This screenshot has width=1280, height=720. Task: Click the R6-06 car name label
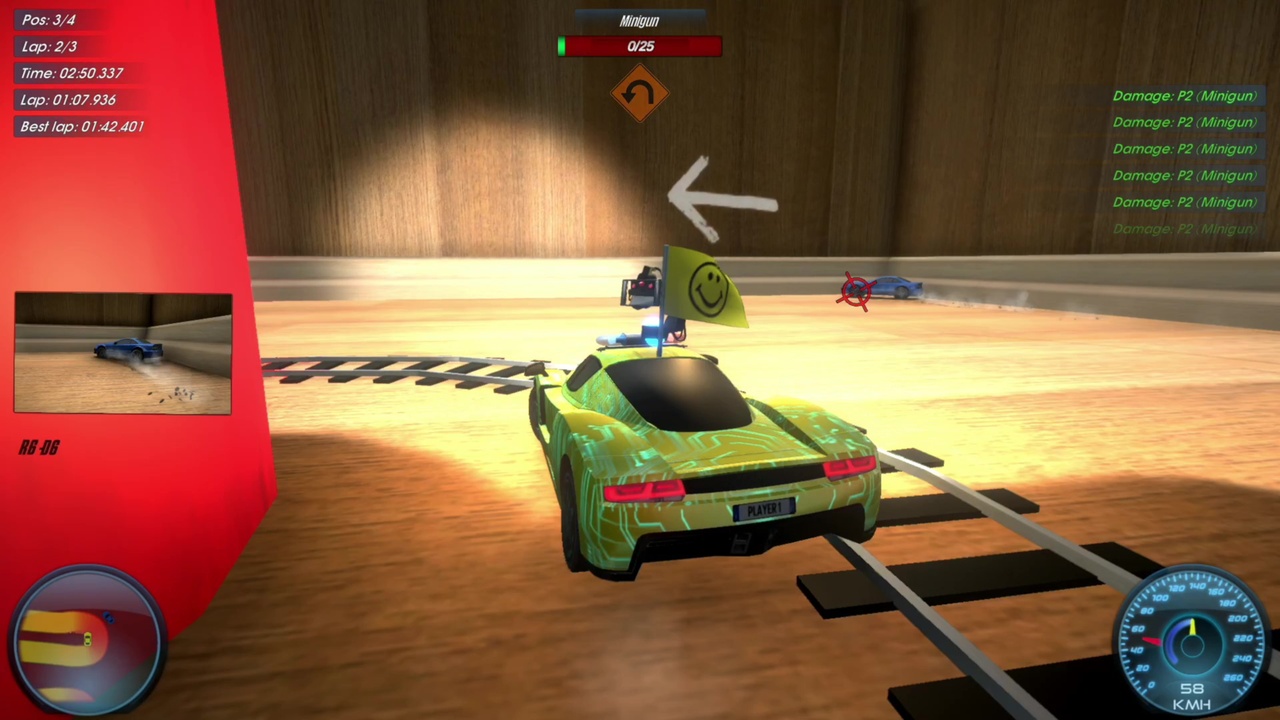39,447
